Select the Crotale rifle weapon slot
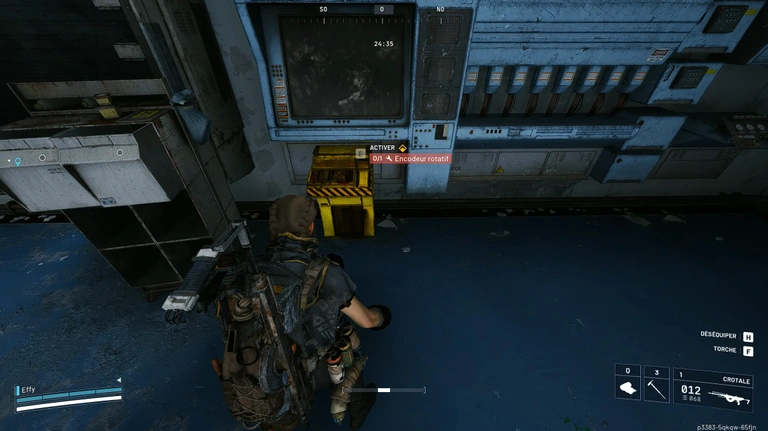The height and width of the screenshot is (431, 768). click(x=714, y=389)
